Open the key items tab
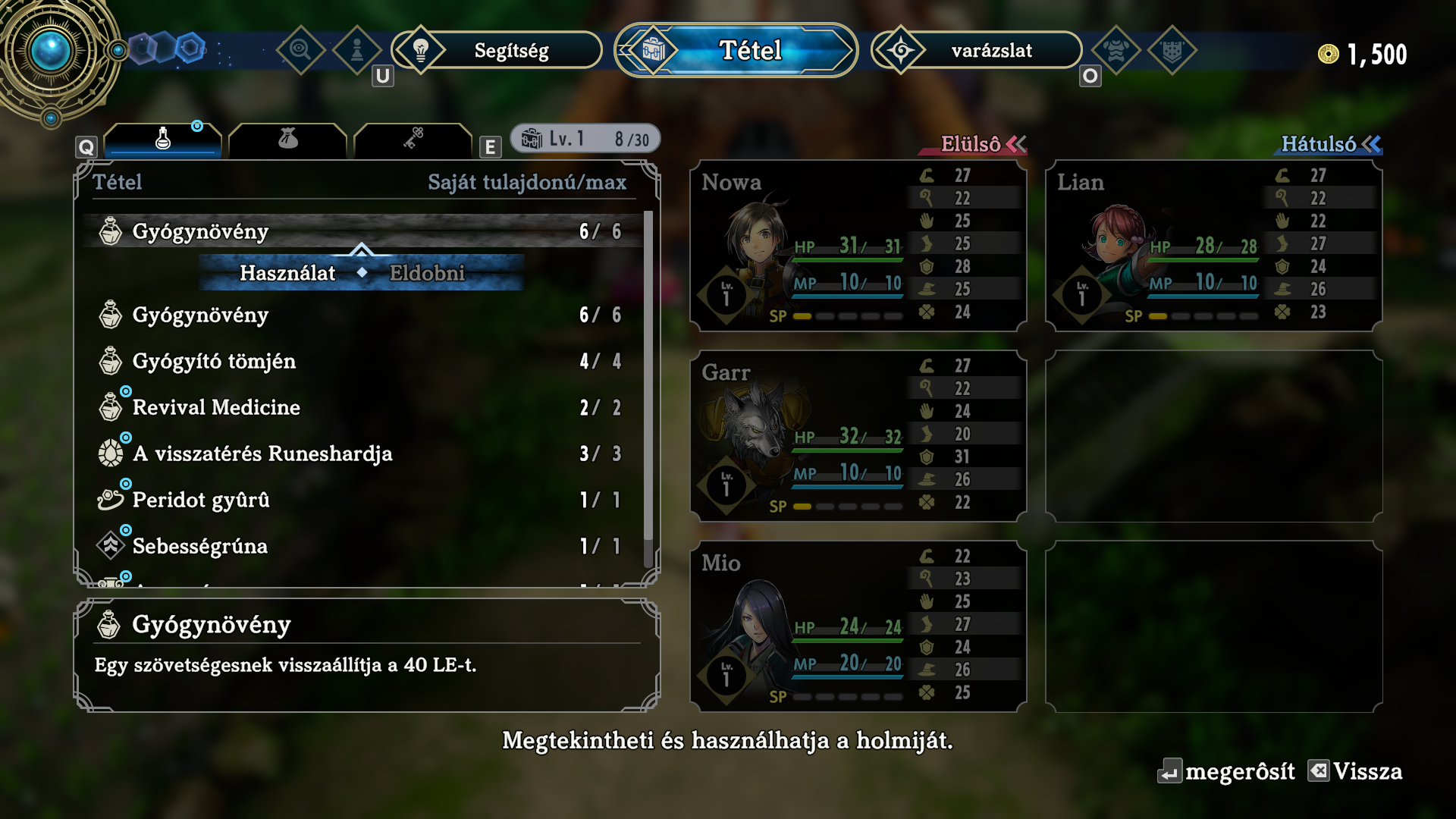 click(413, 140)
